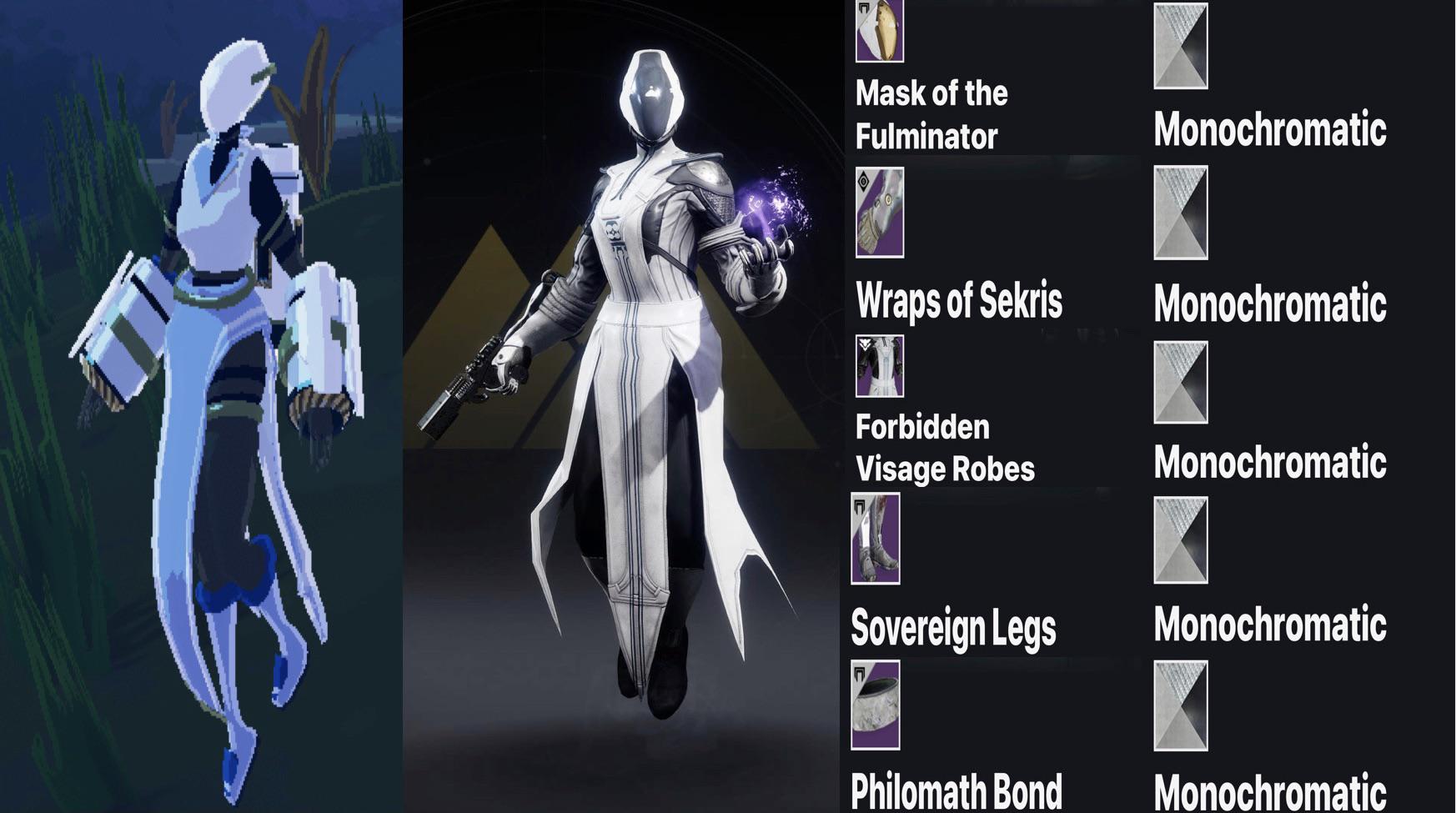Viewport: 1456px width, 813px height.
Task: Select the Forbidden Visage Robes name
Action: point(943,448)
